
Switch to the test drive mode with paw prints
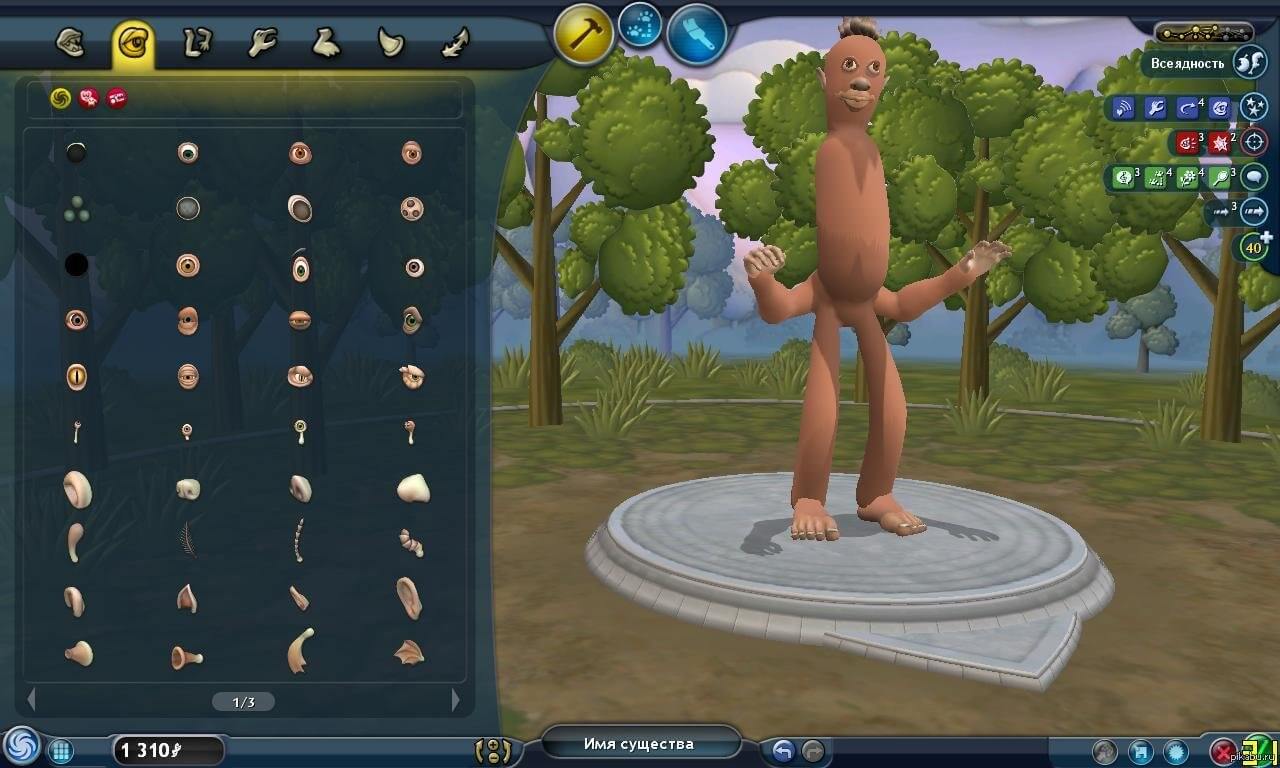point(640,27)
